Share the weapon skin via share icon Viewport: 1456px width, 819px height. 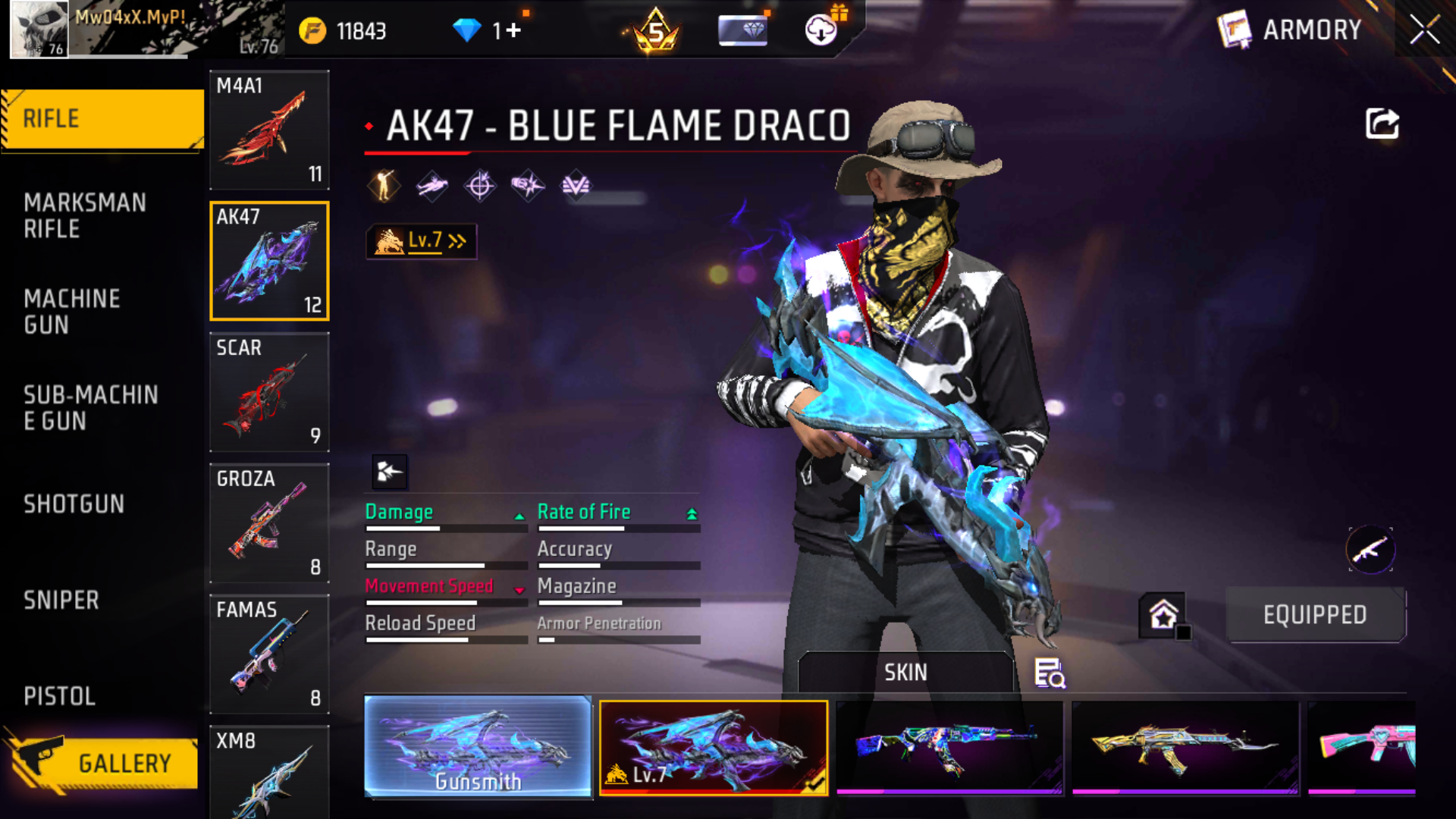(x=1382, y=124)
